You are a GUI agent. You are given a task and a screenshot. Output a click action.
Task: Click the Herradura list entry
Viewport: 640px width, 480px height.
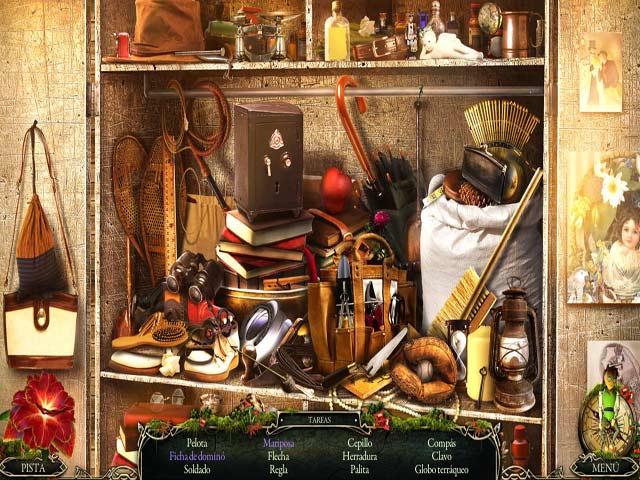[x=358, y=455]
